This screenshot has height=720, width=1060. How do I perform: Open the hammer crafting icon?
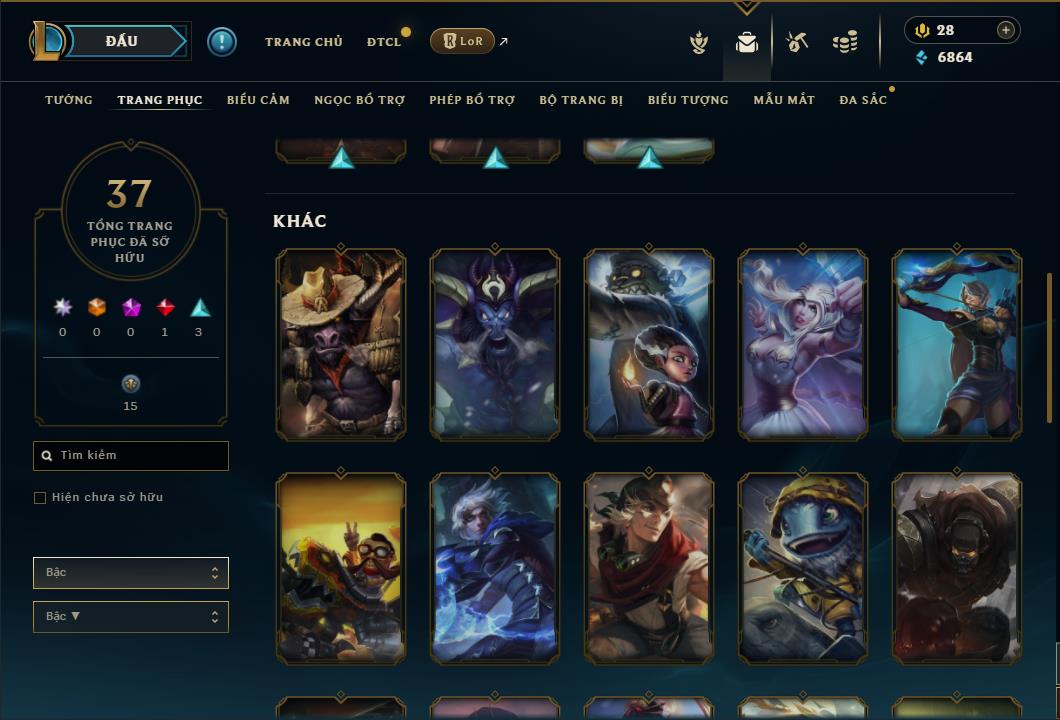(x=797, y=42)
